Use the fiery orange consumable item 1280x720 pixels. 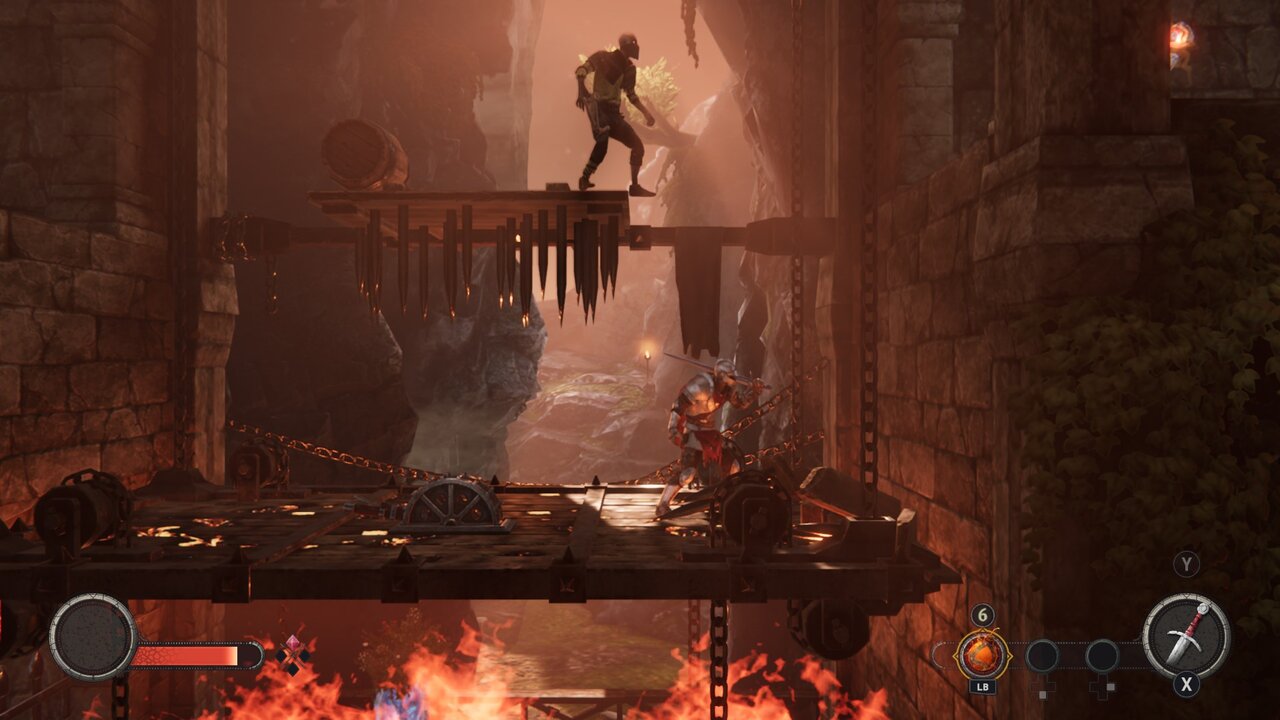[982, 656]
